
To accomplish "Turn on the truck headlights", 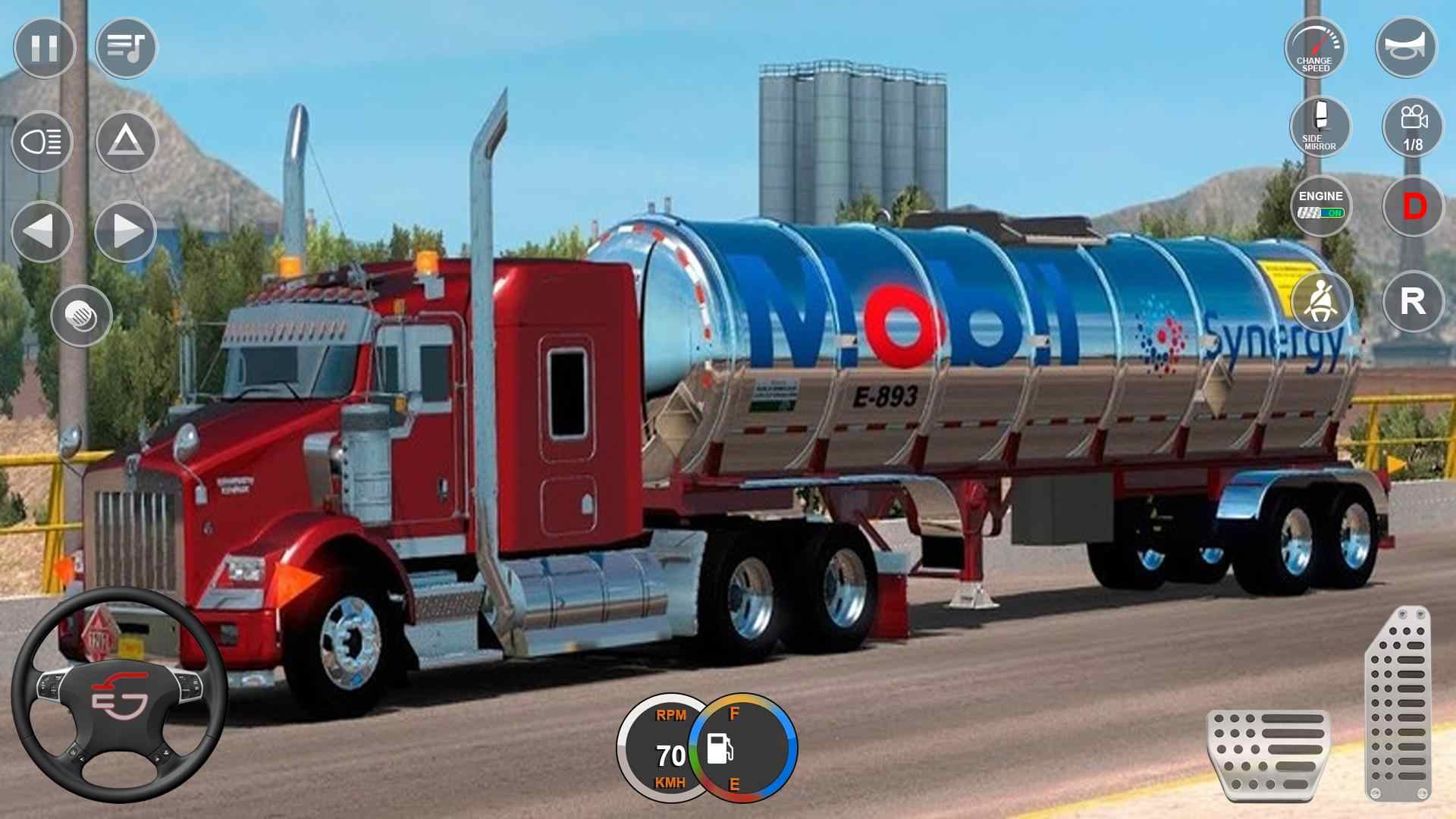I will 42,140.
